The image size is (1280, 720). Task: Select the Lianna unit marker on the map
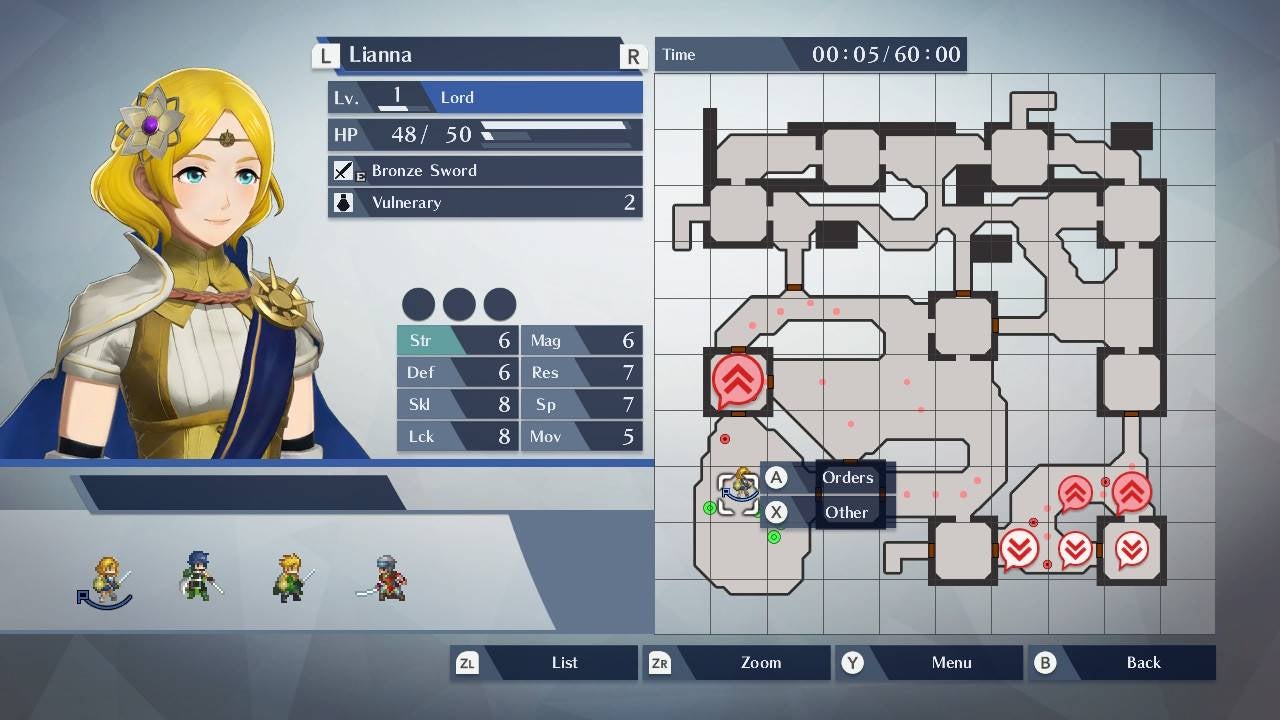coord(738,490)
